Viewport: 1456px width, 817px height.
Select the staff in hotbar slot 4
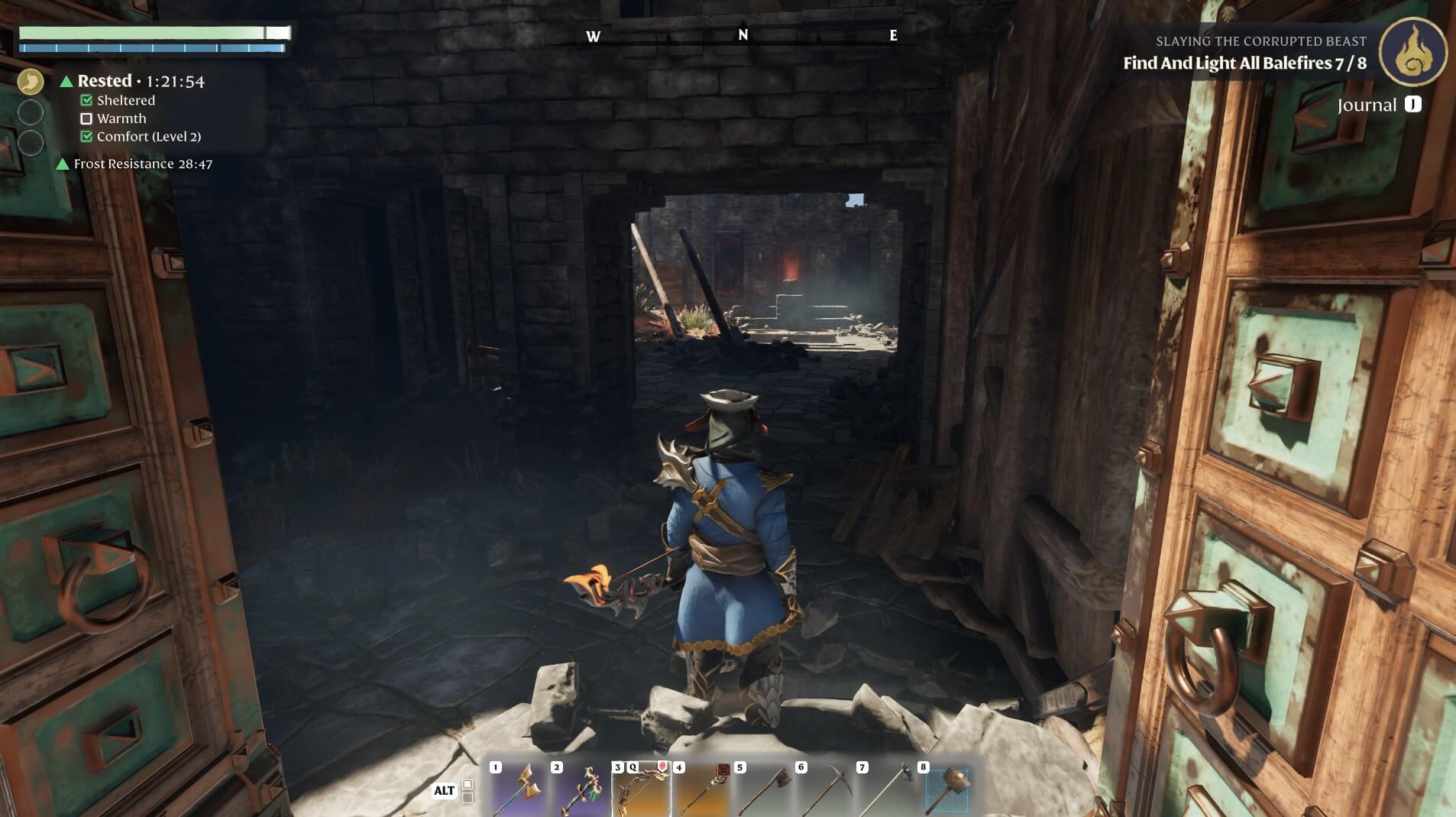point(702,789)
